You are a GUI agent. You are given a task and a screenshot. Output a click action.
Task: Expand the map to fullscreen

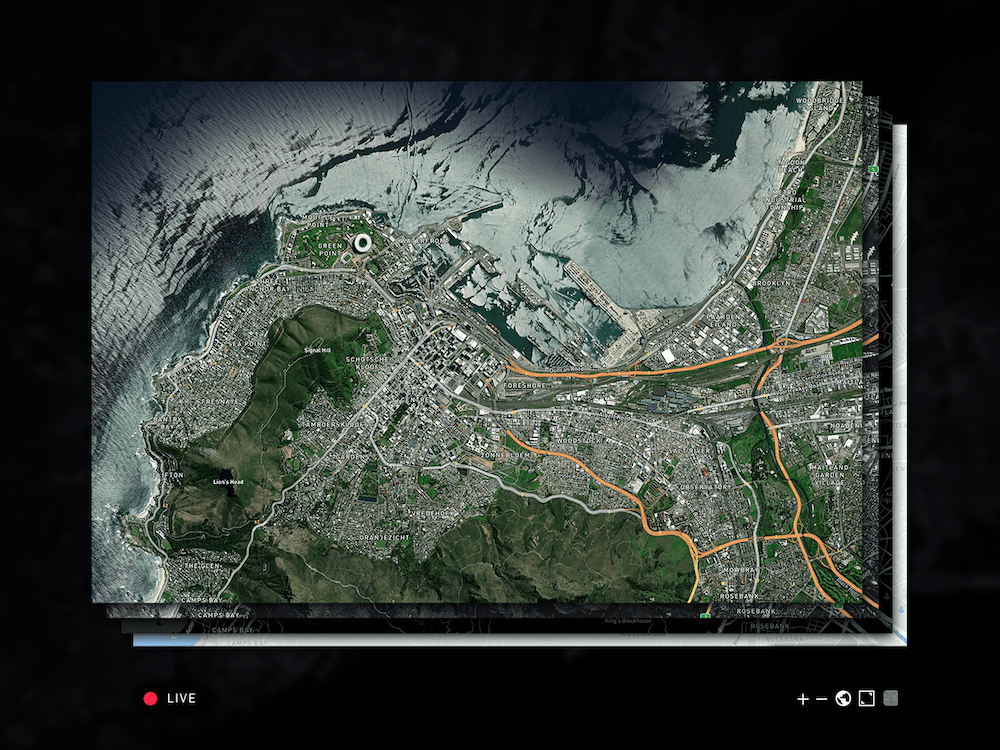pyautogui.click(x=867, y=698)
